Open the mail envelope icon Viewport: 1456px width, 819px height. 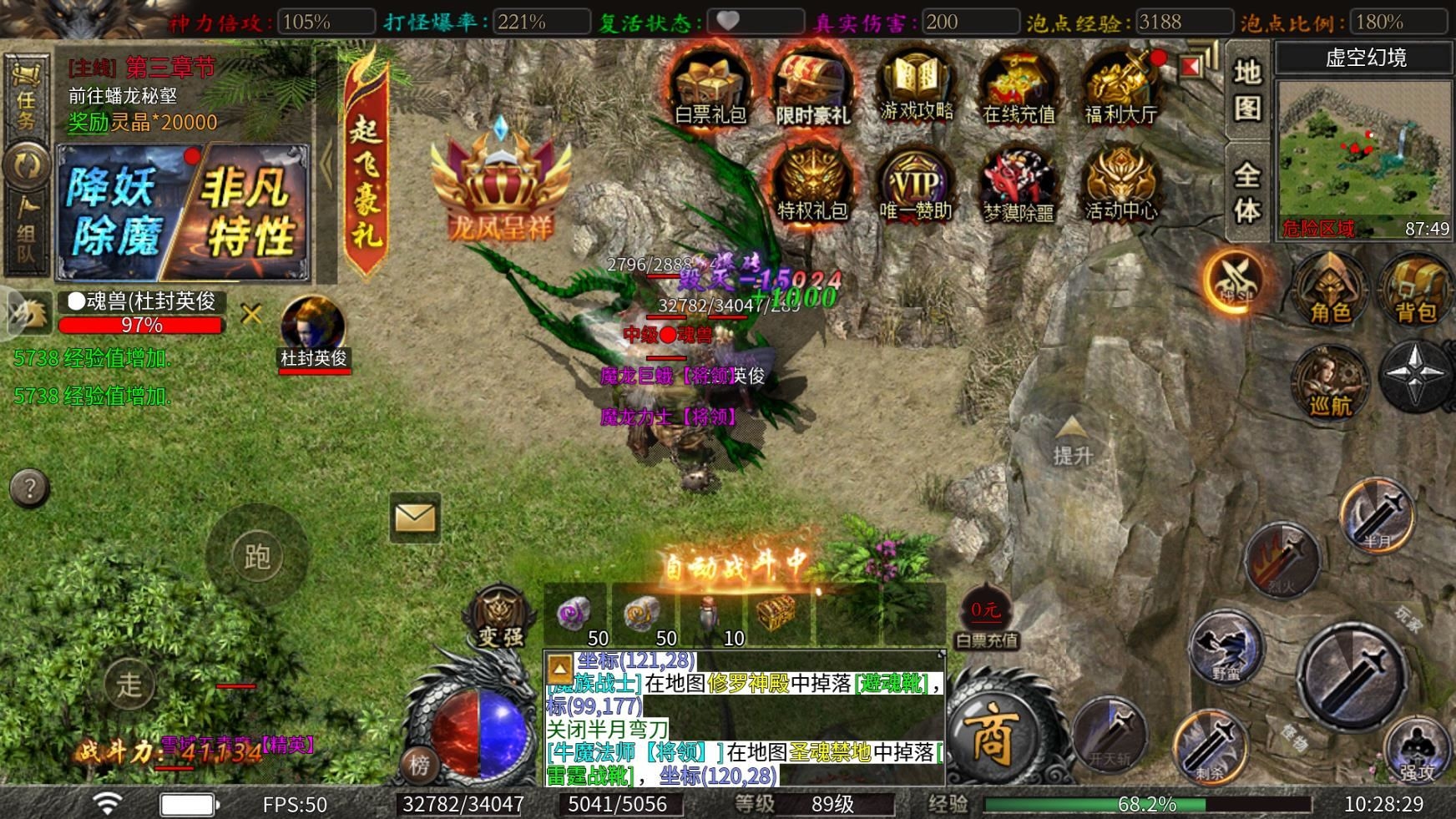coord(415,518)
